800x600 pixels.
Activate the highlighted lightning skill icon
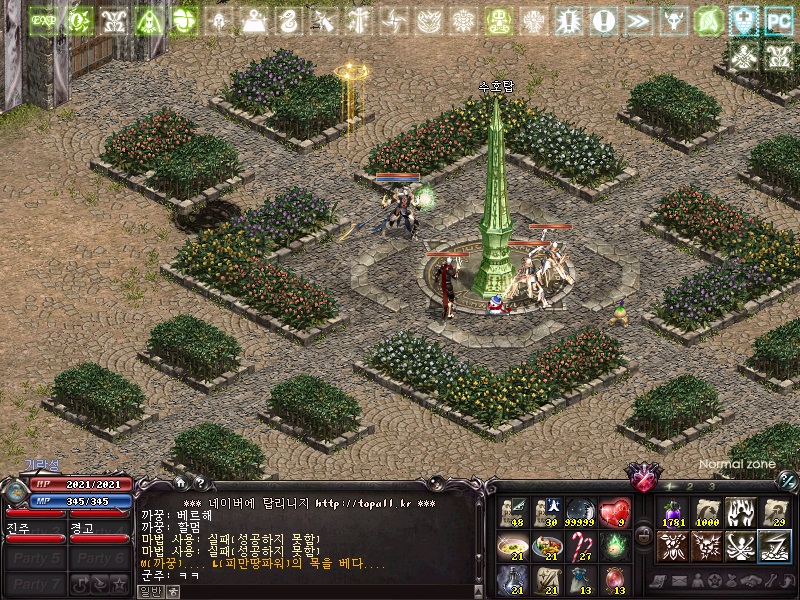click(774, 546)
